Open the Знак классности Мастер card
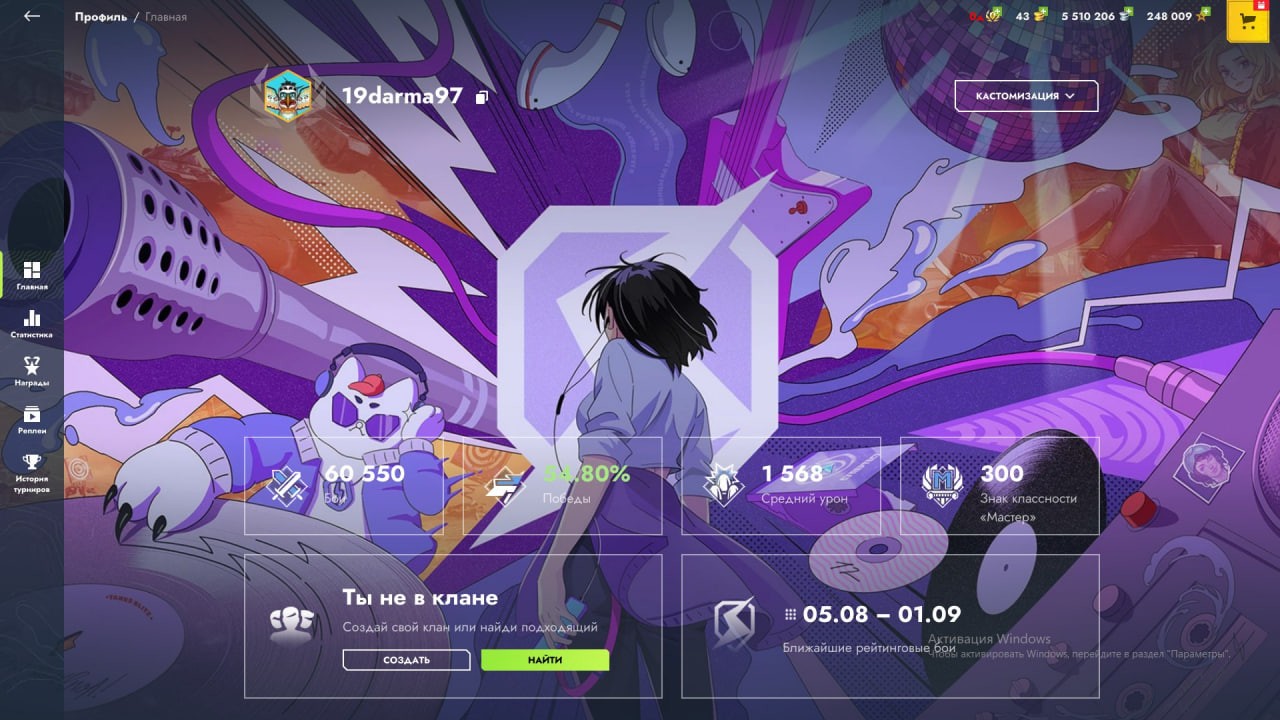 point(999,486)
